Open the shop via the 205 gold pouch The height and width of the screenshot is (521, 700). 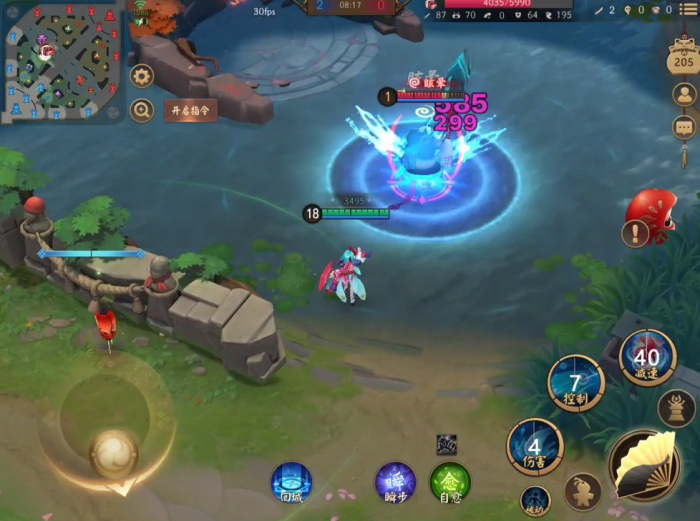pyautogui.click(x=683, y=58)
